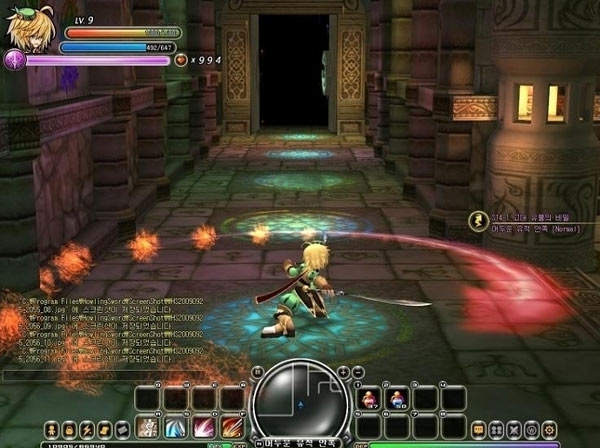Click the purple orb beside the gauge

tap(14, 60)
